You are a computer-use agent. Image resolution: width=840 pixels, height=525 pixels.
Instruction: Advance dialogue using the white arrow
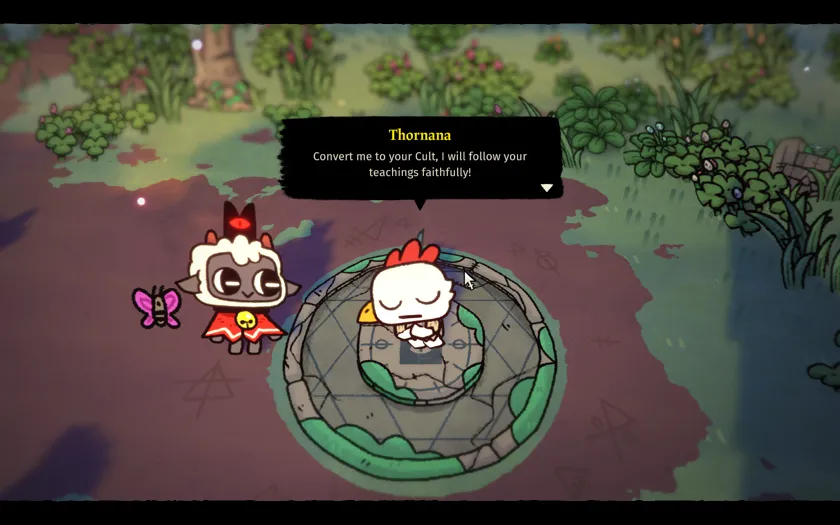(x=546, y=187)
